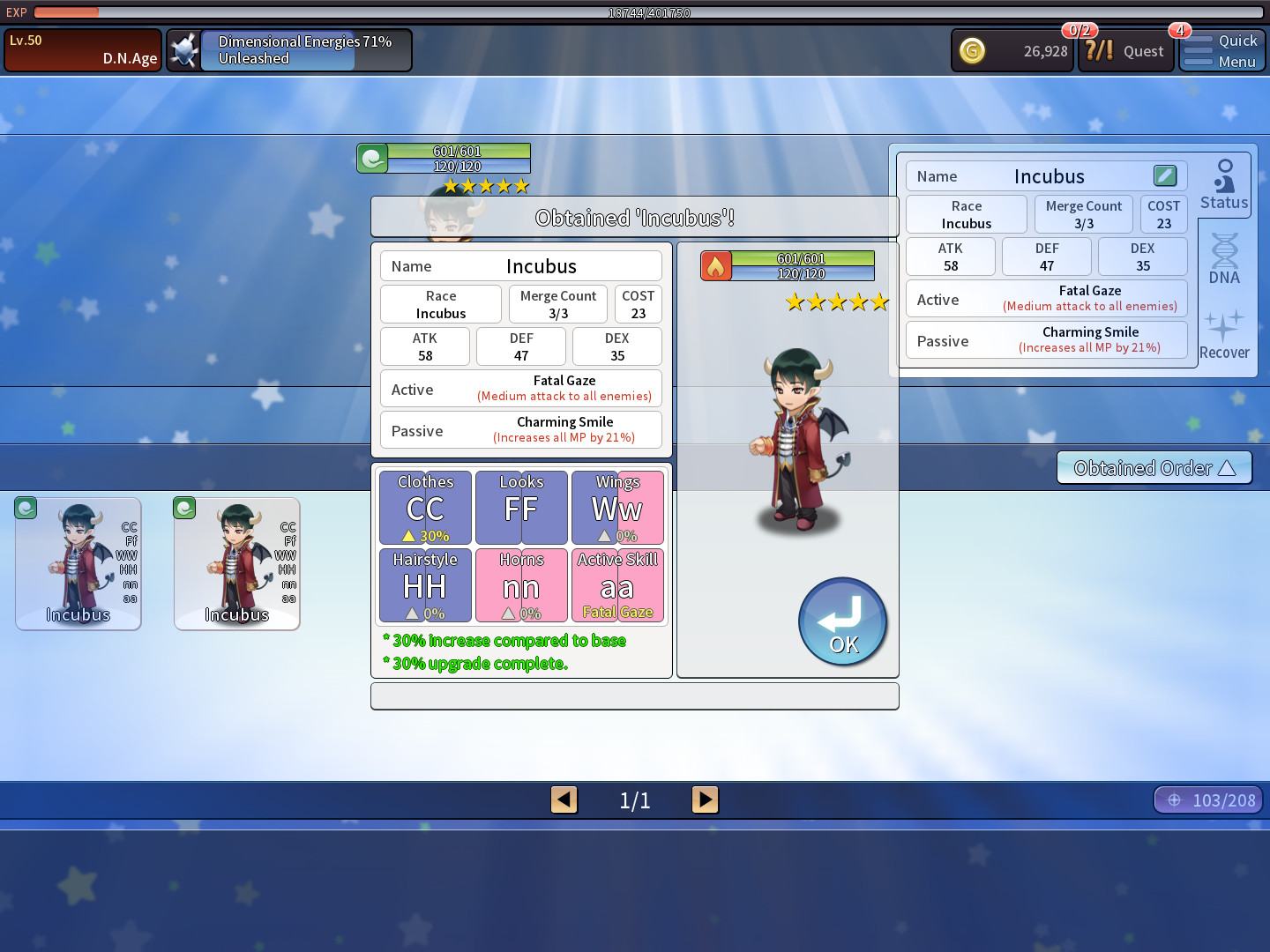This screenshot has width=1270, height=952.
Task: Go to the next page arrow
Action: (x=705, y=800)
